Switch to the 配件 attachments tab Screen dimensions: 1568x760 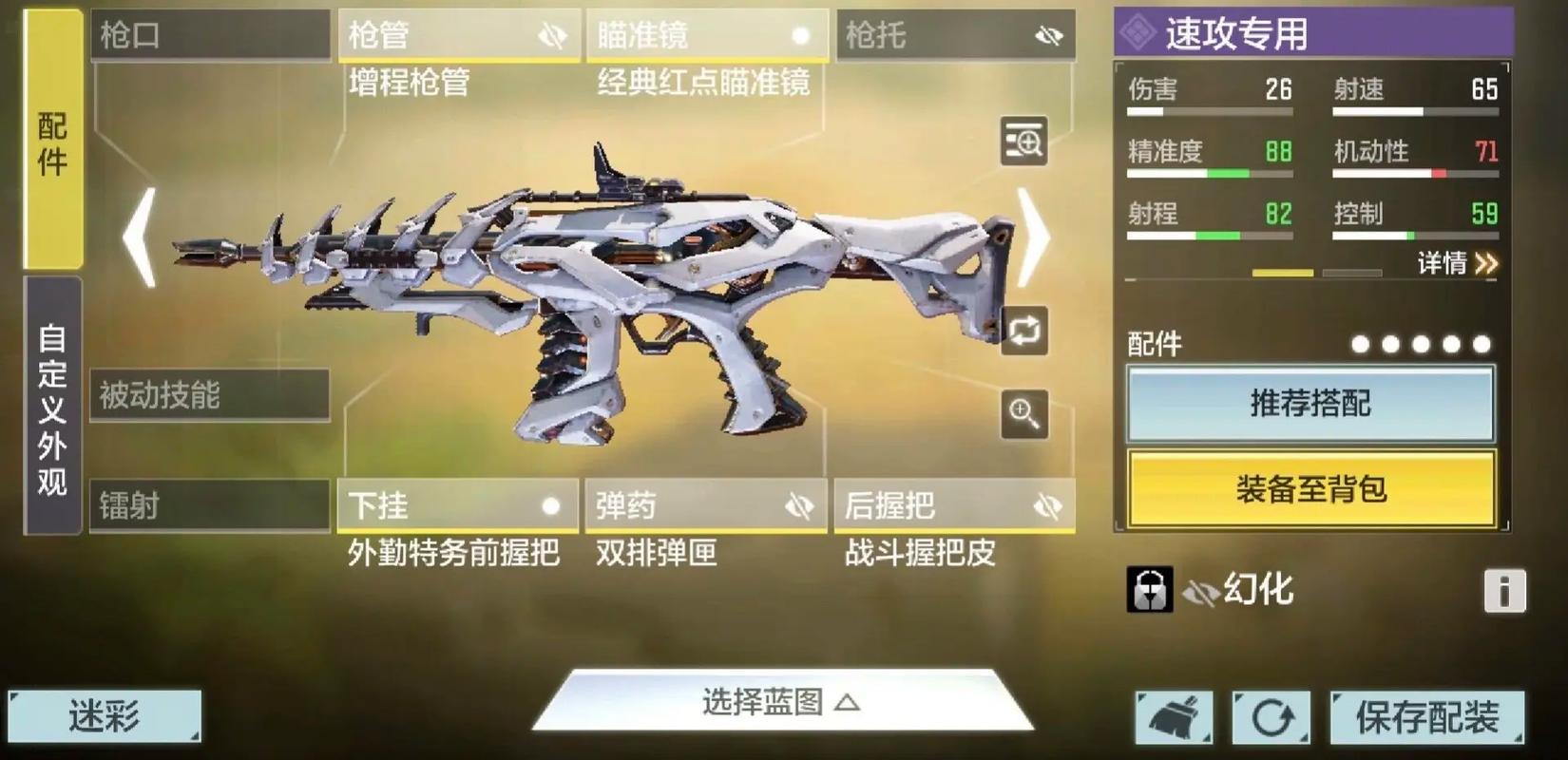coord(53,142)
